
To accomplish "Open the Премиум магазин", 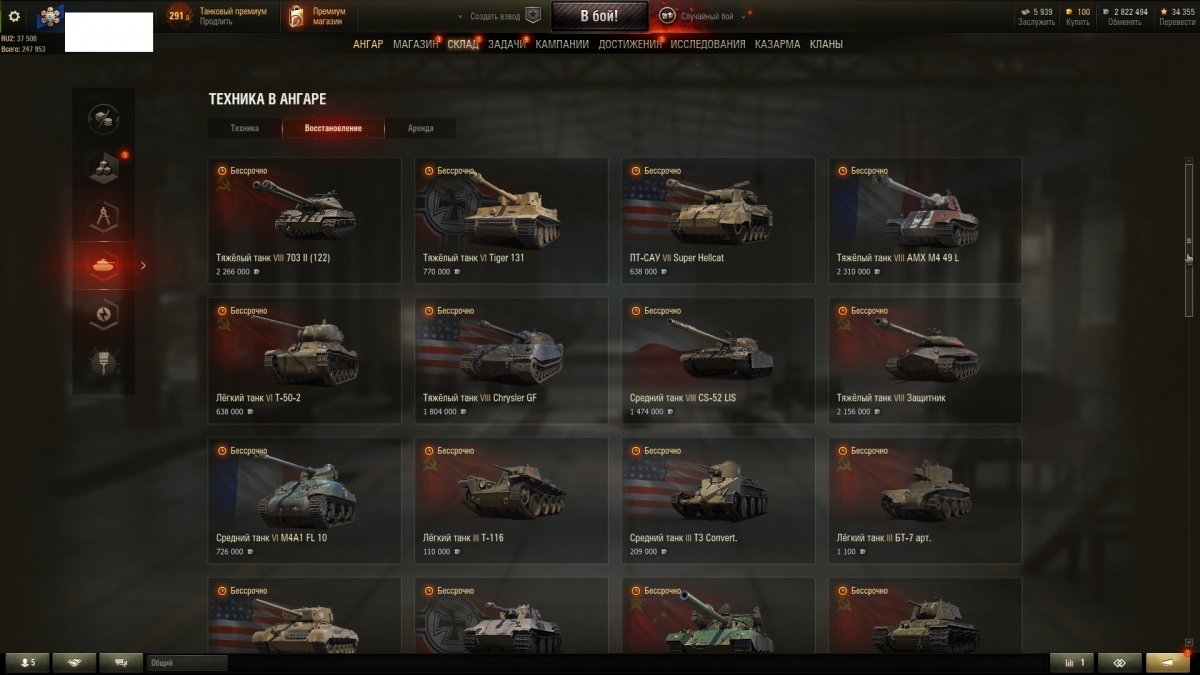I will [x=317, y=16].
